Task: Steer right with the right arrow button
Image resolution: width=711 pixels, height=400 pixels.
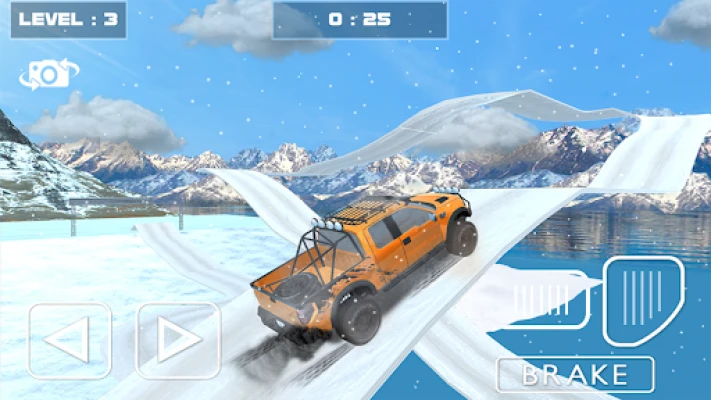Action: (x=177, y=341)
